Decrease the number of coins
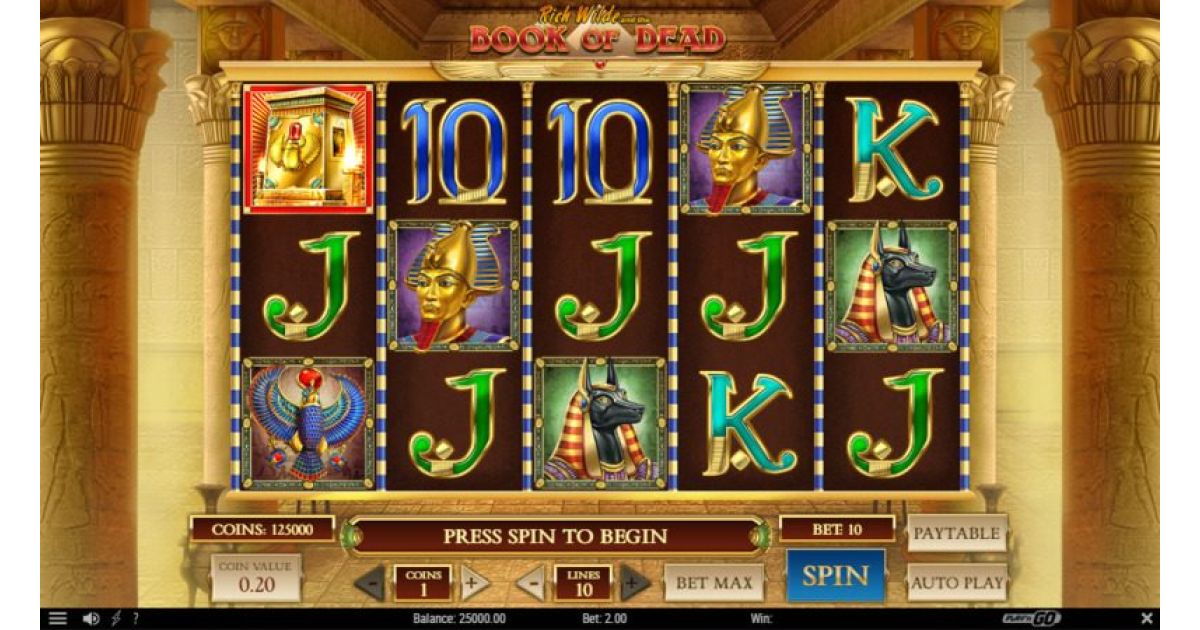 click(x=370, y=582)
